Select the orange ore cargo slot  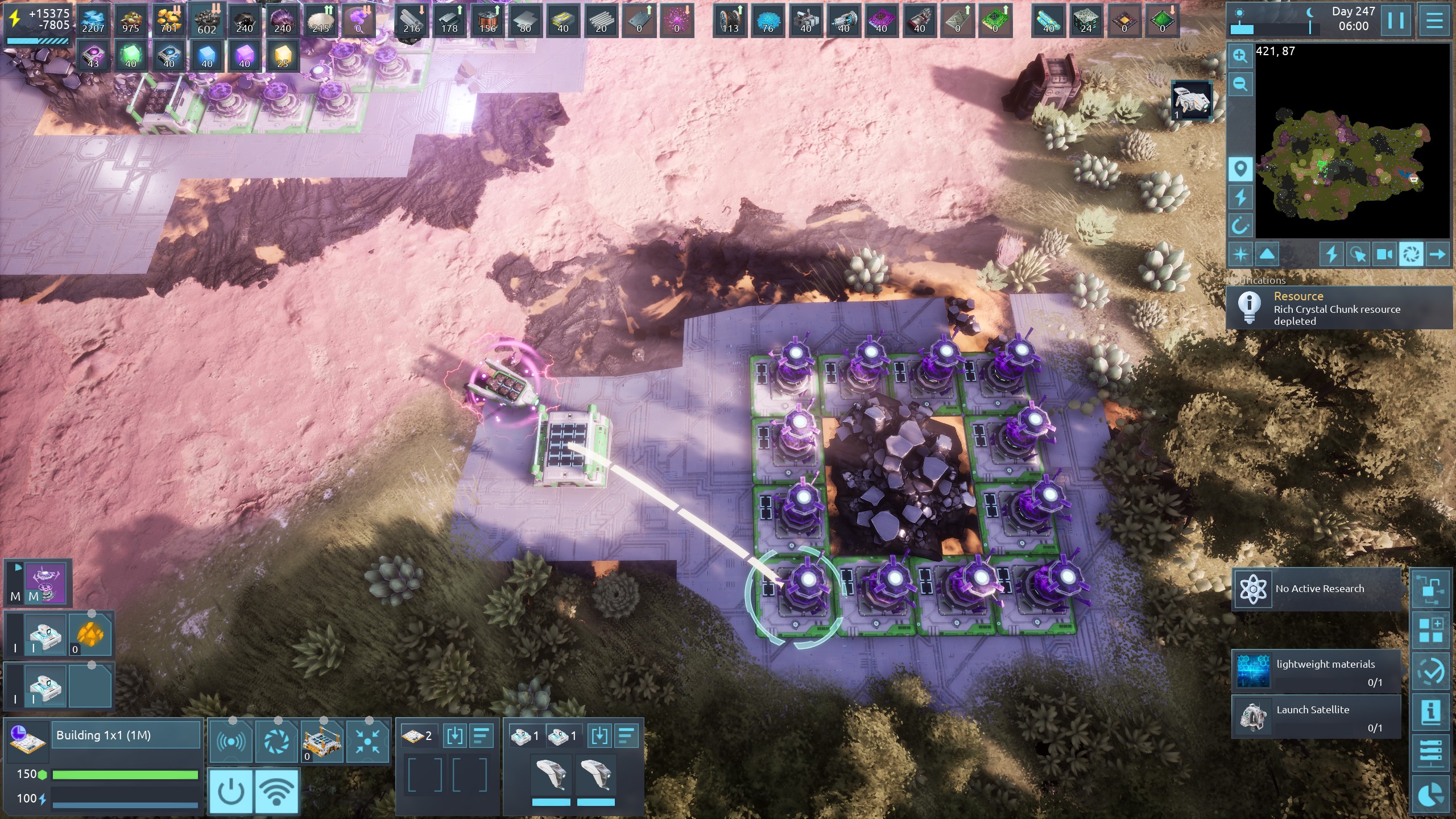pyautogui.click(x=90, y=634)
